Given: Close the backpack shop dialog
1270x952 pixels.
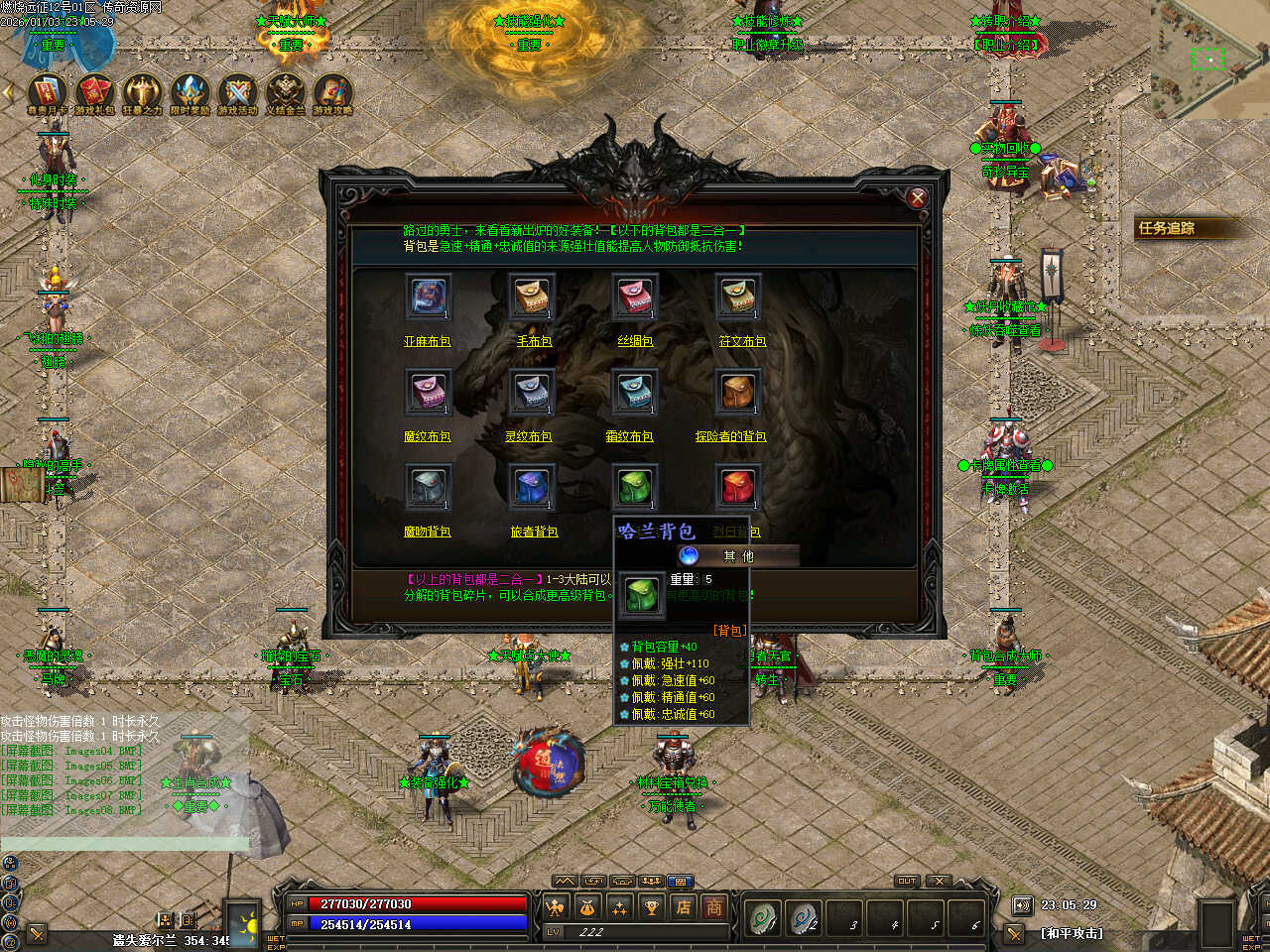Looking at the screenshot, I should tap(917, 197).
